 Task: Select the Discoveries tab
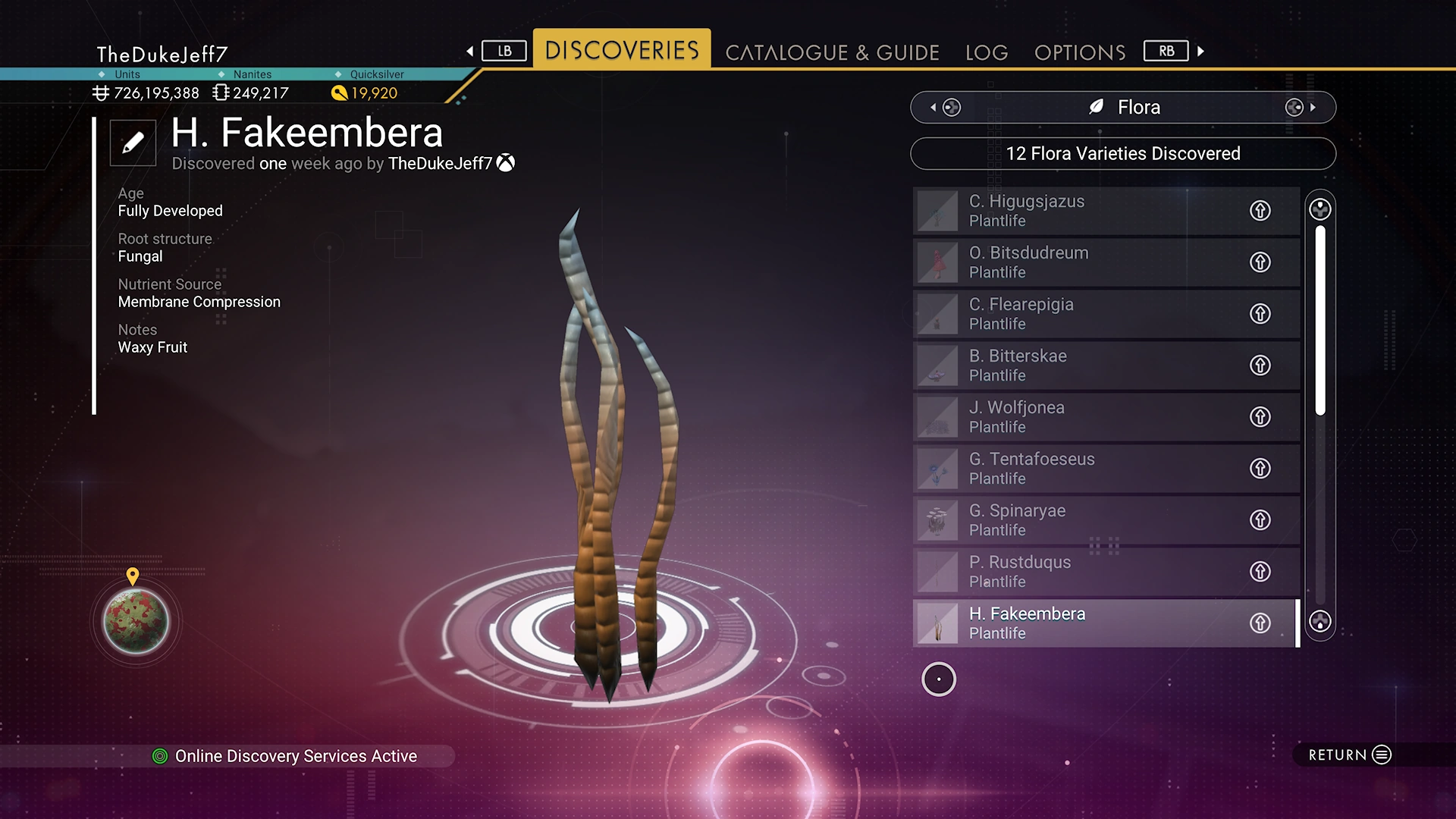point(622,50)
